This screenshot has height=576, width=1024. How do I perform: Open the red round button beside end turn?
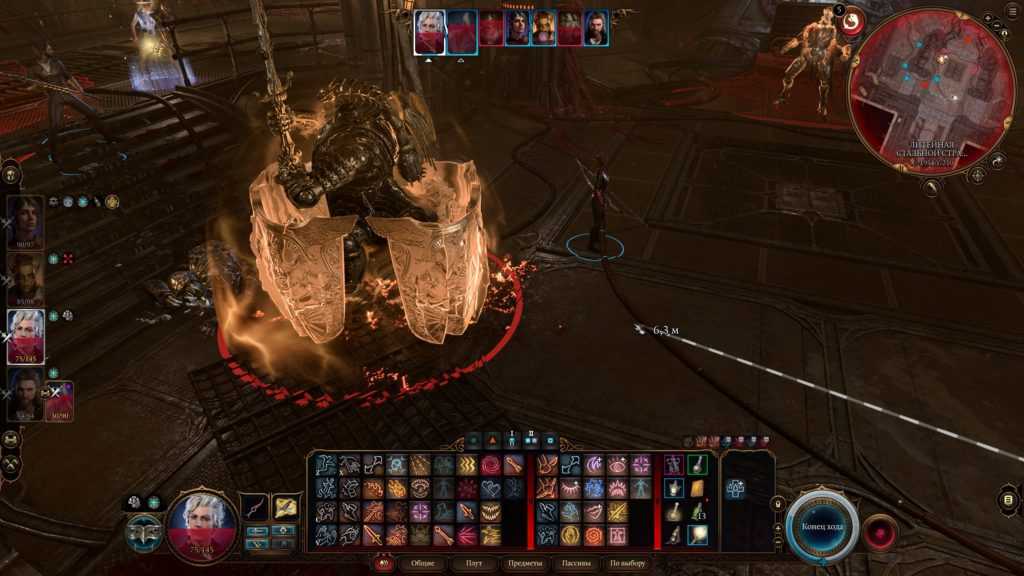click(x=879, y=528)
